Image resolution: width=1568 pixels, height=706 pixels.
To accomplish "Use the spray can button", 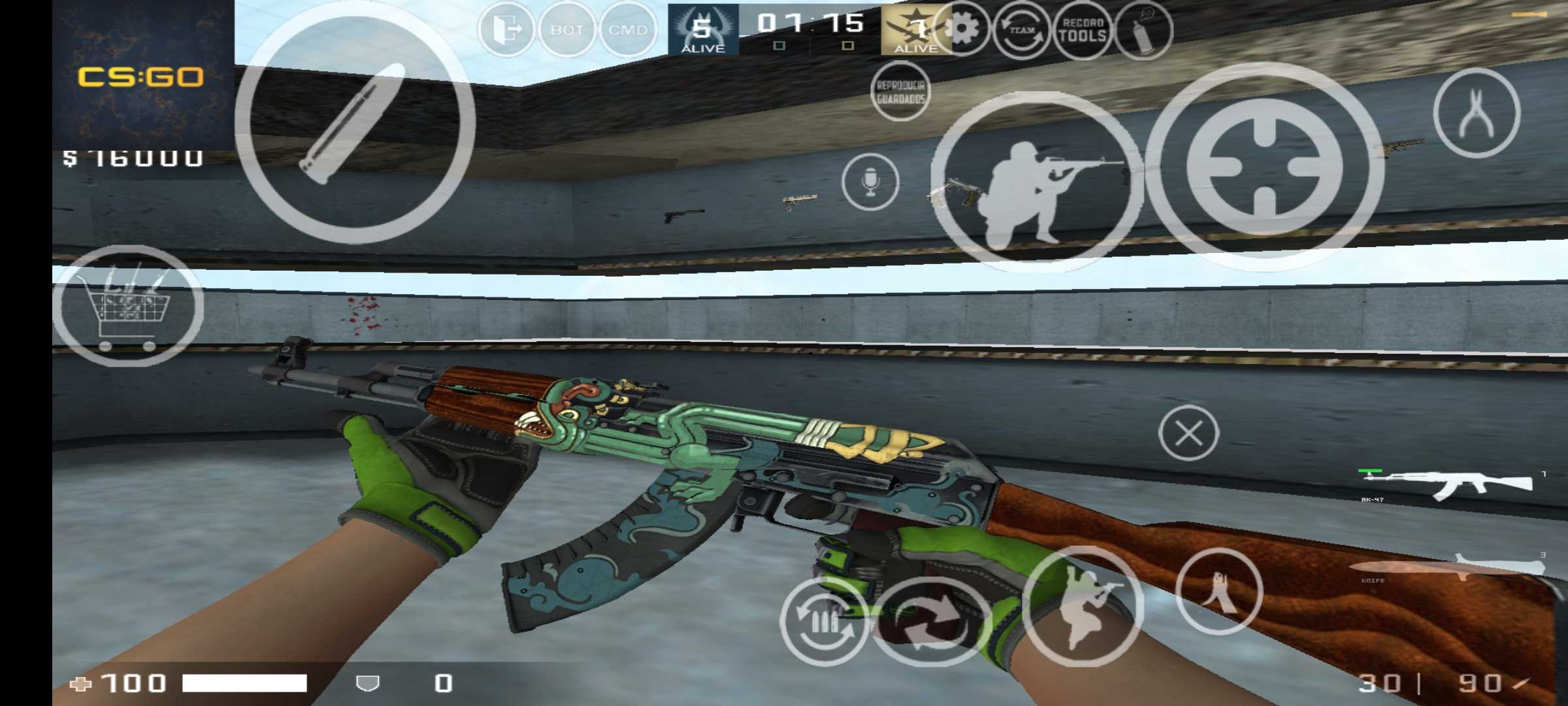I will tap(1143, 30).
